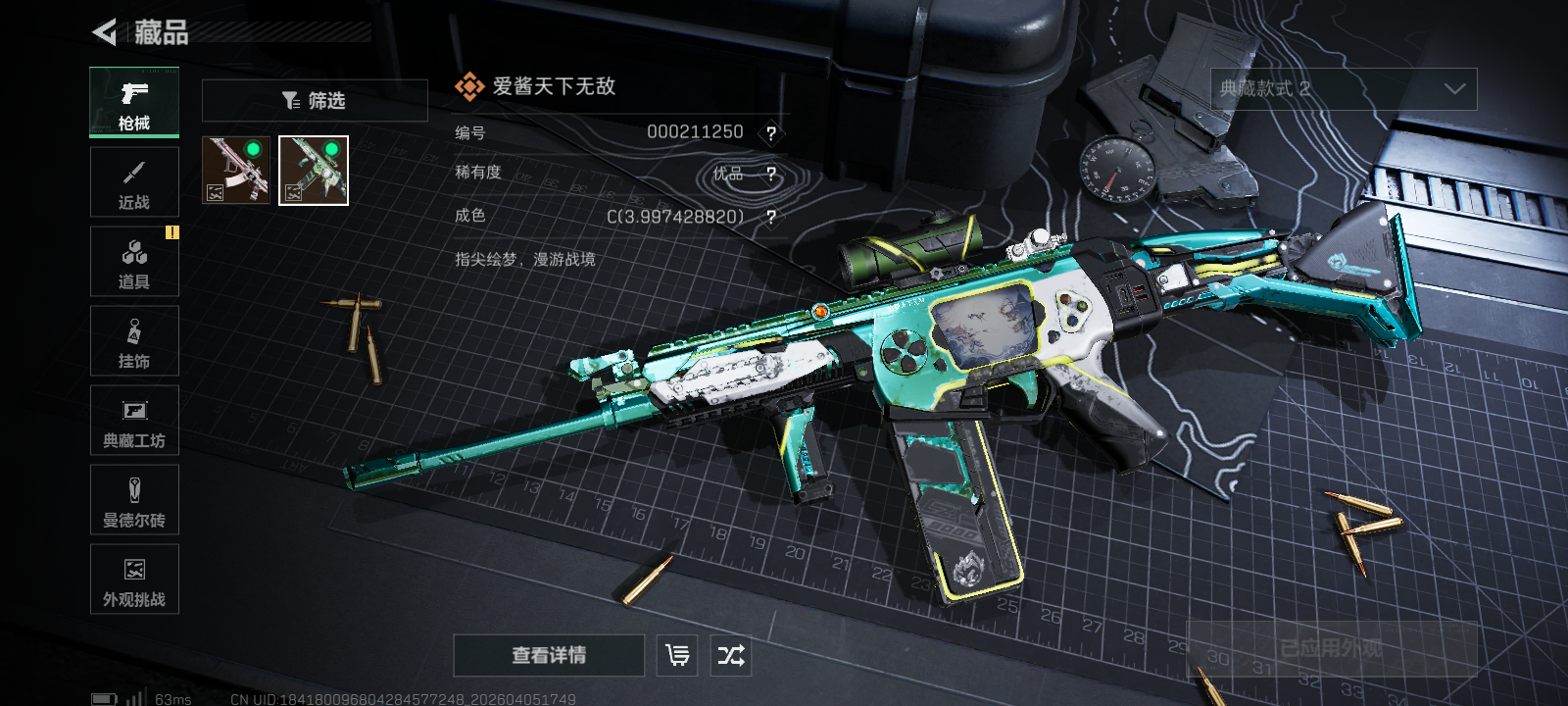
Task: Click the help icon next to 编号
Action: pos(771,133)
